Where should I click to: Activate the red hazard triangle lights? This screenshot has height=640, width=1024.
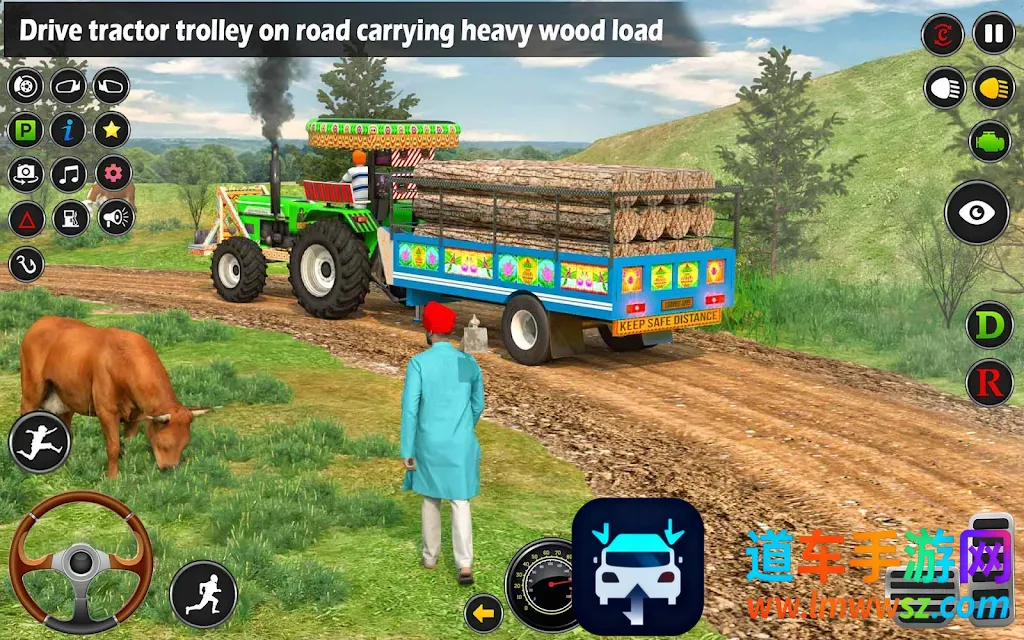coord(26,218)
